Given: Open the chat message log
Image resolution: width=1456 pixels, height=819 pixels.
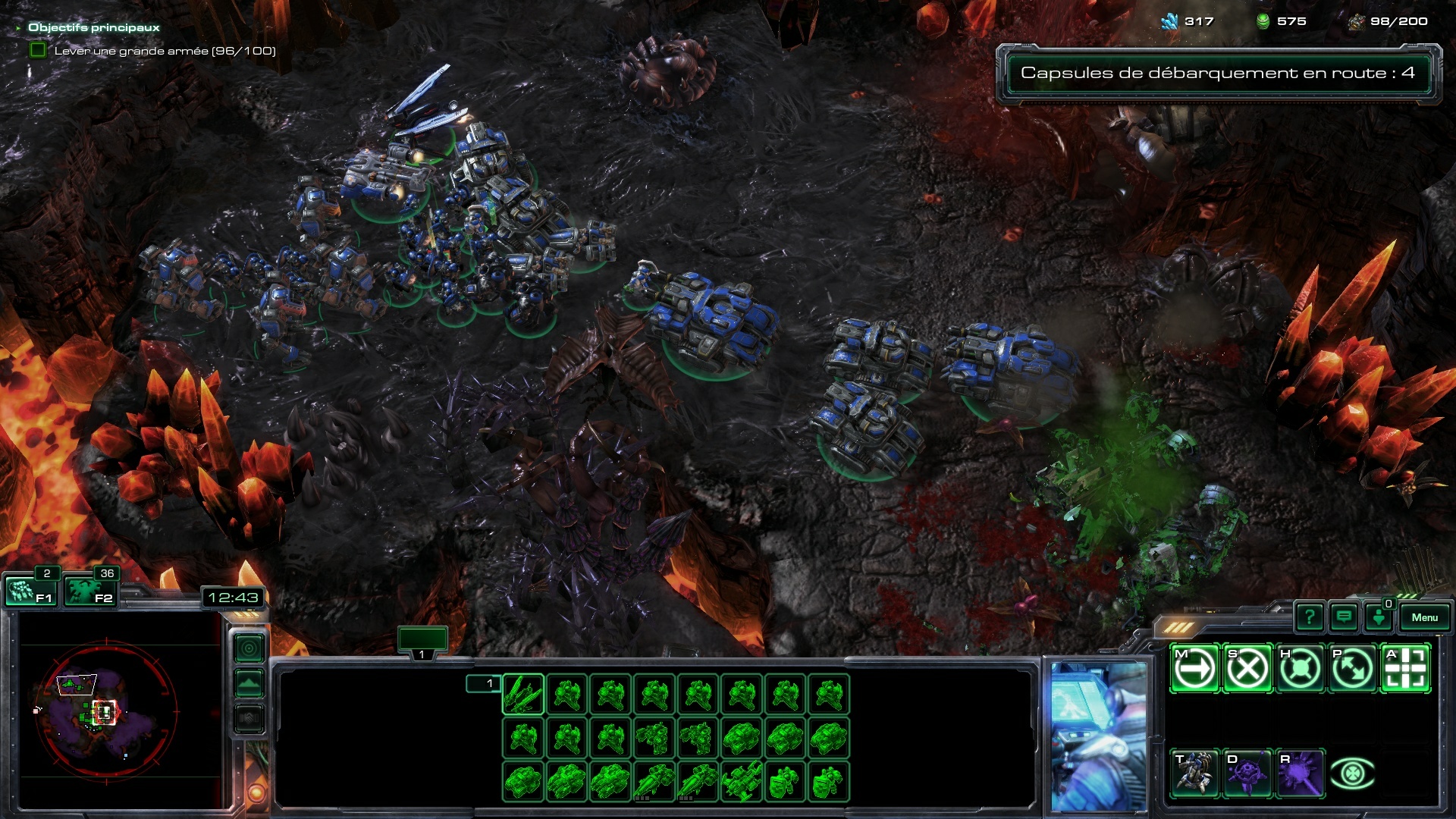Looking at the screenshot, I should pyautogui.click(x=1344, y=617).
